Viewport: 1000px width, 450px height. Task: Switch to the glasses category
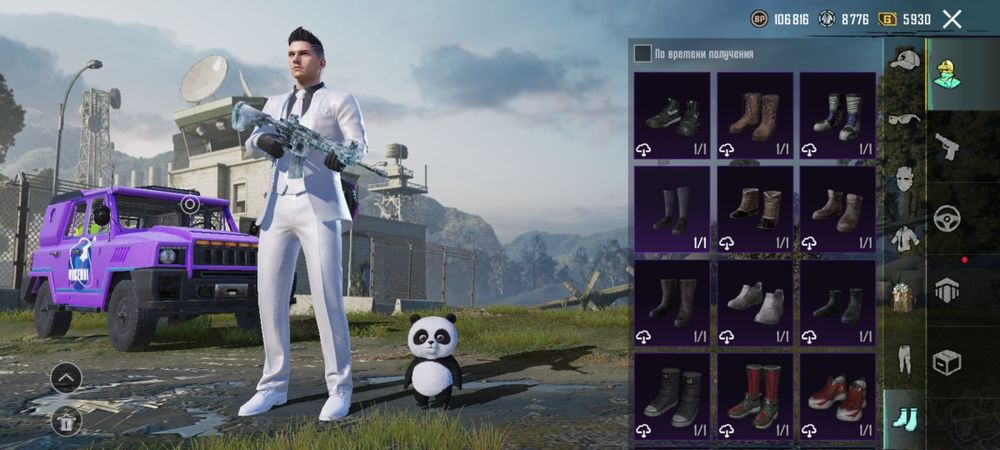pos(905,120)
